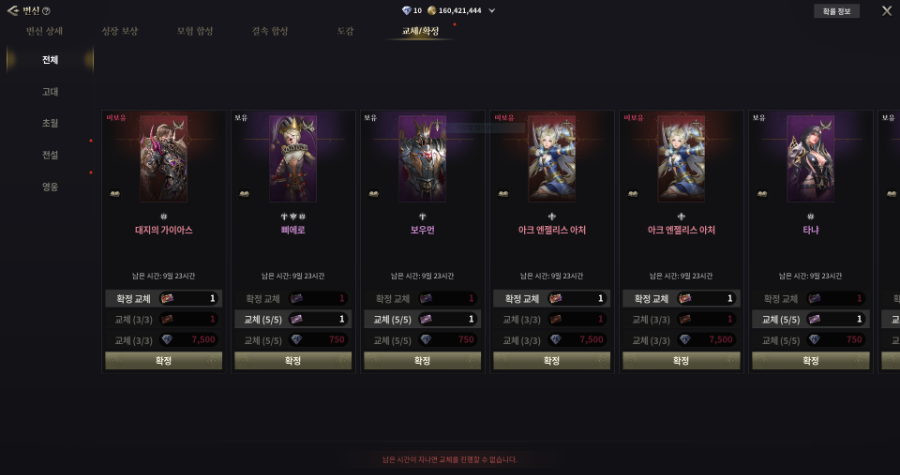The width and height of the screenshot is (900, 475).
Task: Hit 확정 for the 타냐 card
Action: click(811, 360)
